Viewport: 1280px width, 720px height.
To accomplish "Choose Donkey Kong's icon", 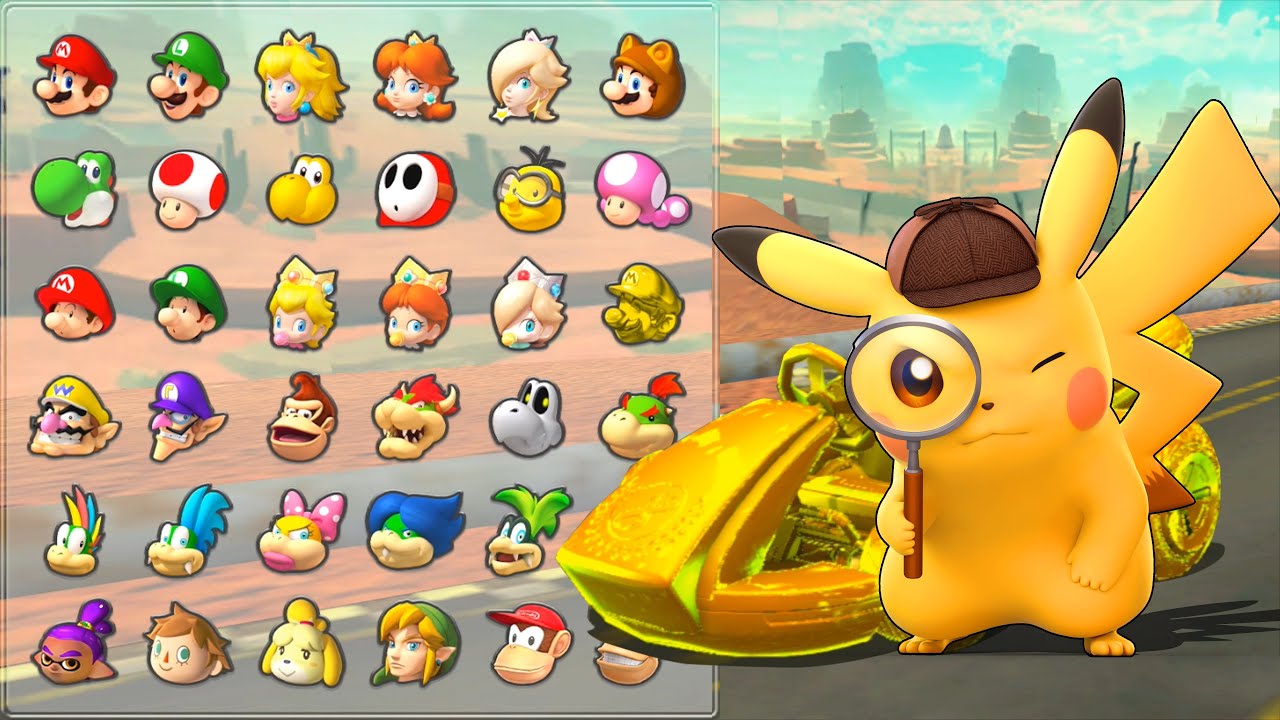I will click(303, 420).
